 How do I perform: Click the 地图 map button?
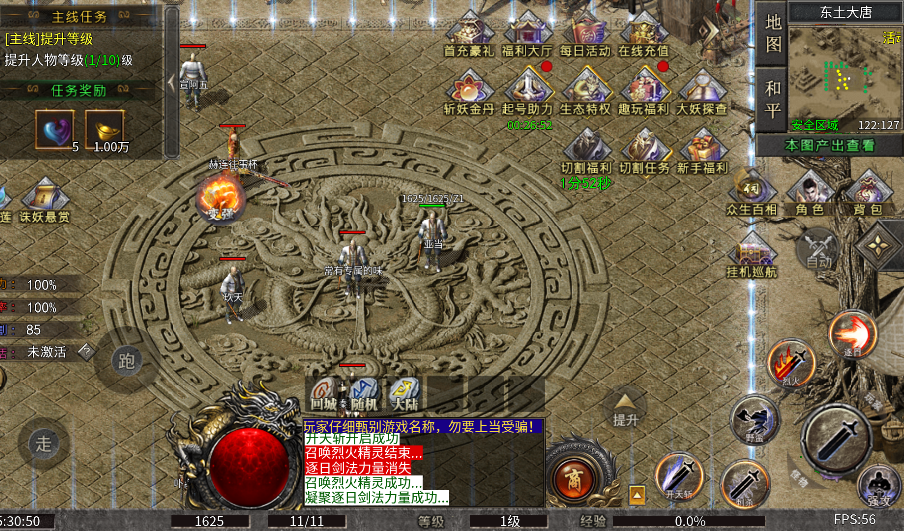[773, 32]
